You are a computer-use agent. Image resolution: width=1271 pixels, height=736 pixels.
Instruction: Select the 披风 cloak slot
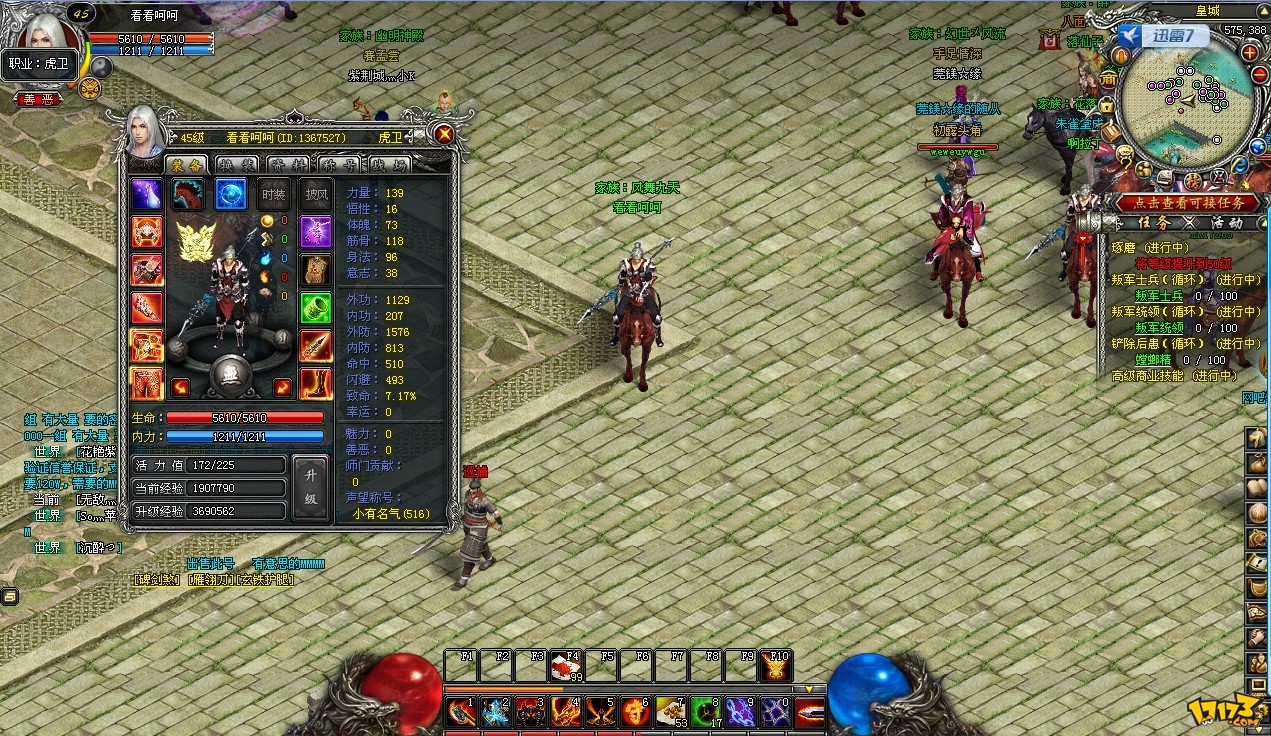[316, 195]
